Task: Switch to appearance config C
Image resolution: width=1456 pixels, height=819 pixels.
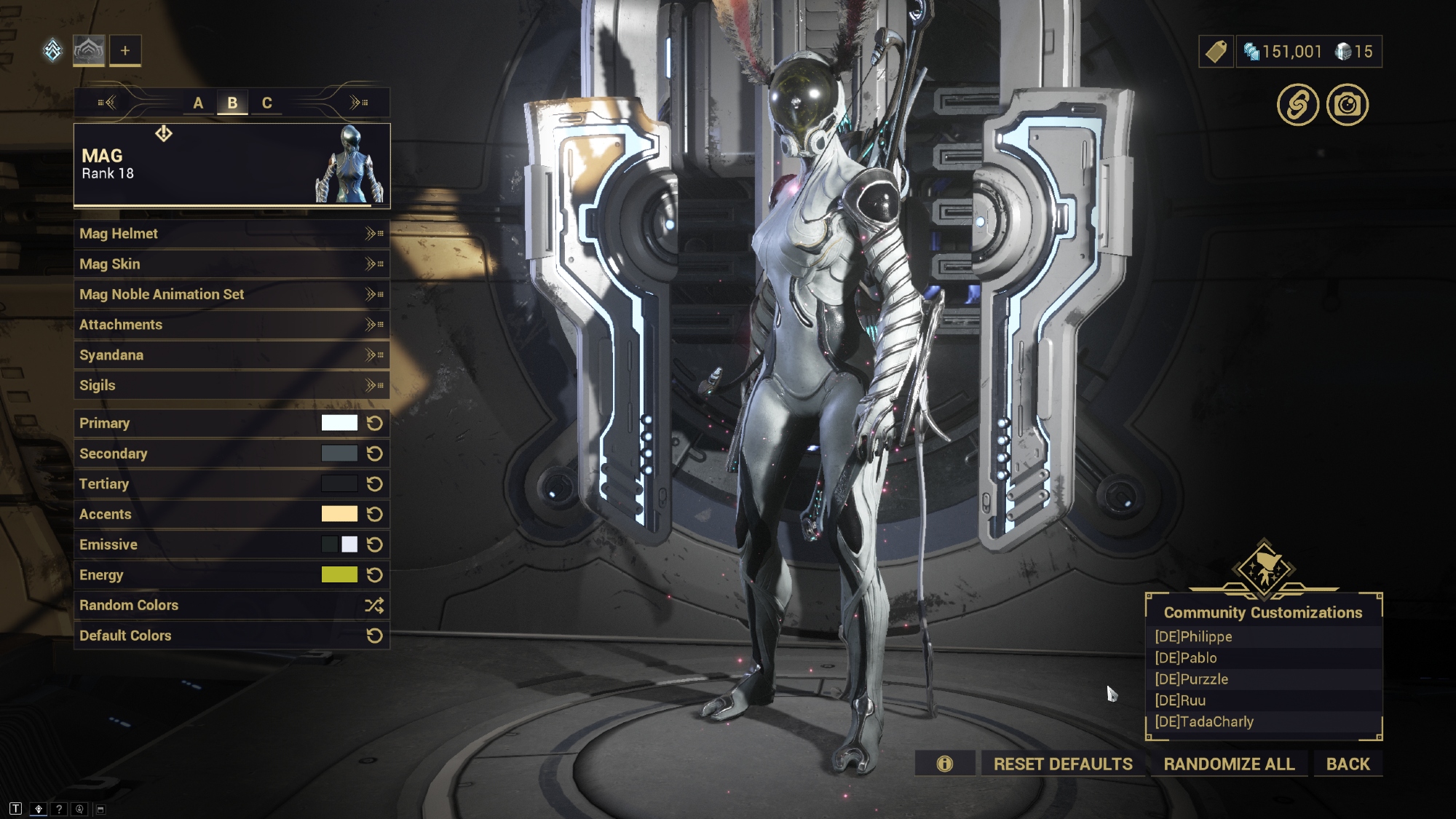Action: point(267,103)
